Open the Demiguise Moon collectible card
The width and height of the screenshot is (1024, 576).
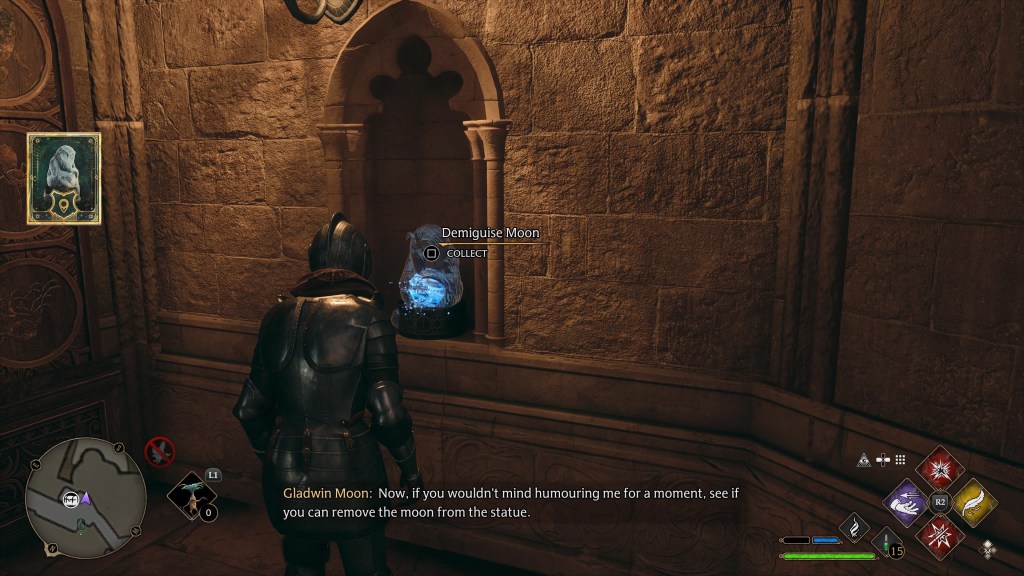63,178
